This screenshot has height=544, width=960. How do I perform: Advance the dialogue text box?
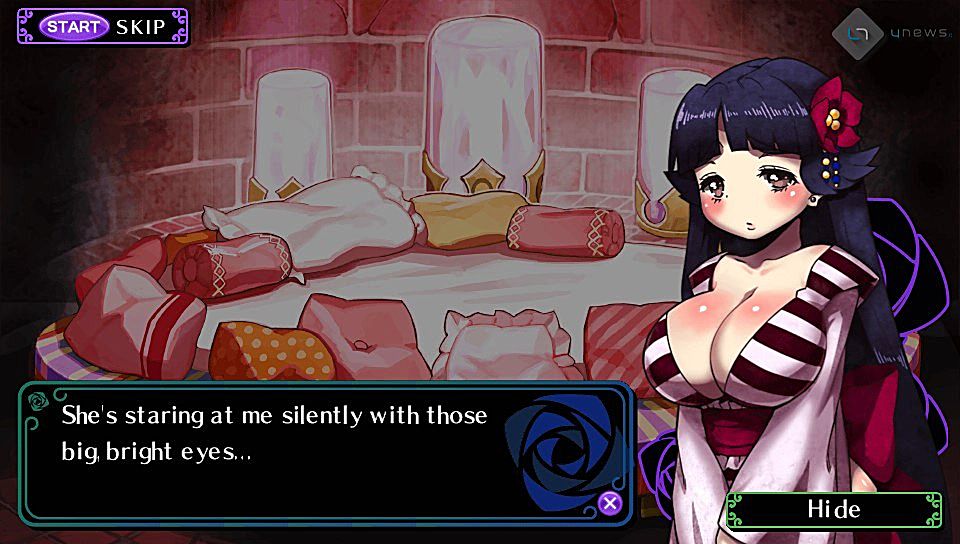[610, 503]
